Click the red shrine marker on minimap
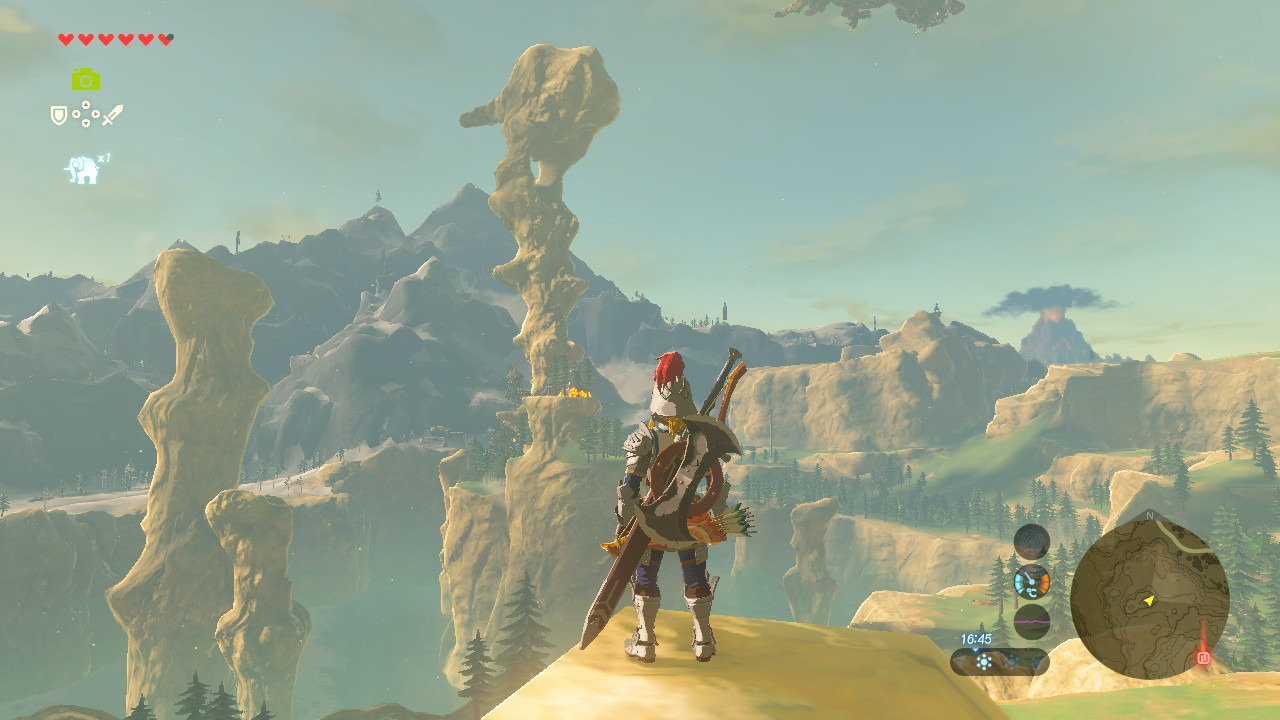1280x720 pixels. (1203, 658)
